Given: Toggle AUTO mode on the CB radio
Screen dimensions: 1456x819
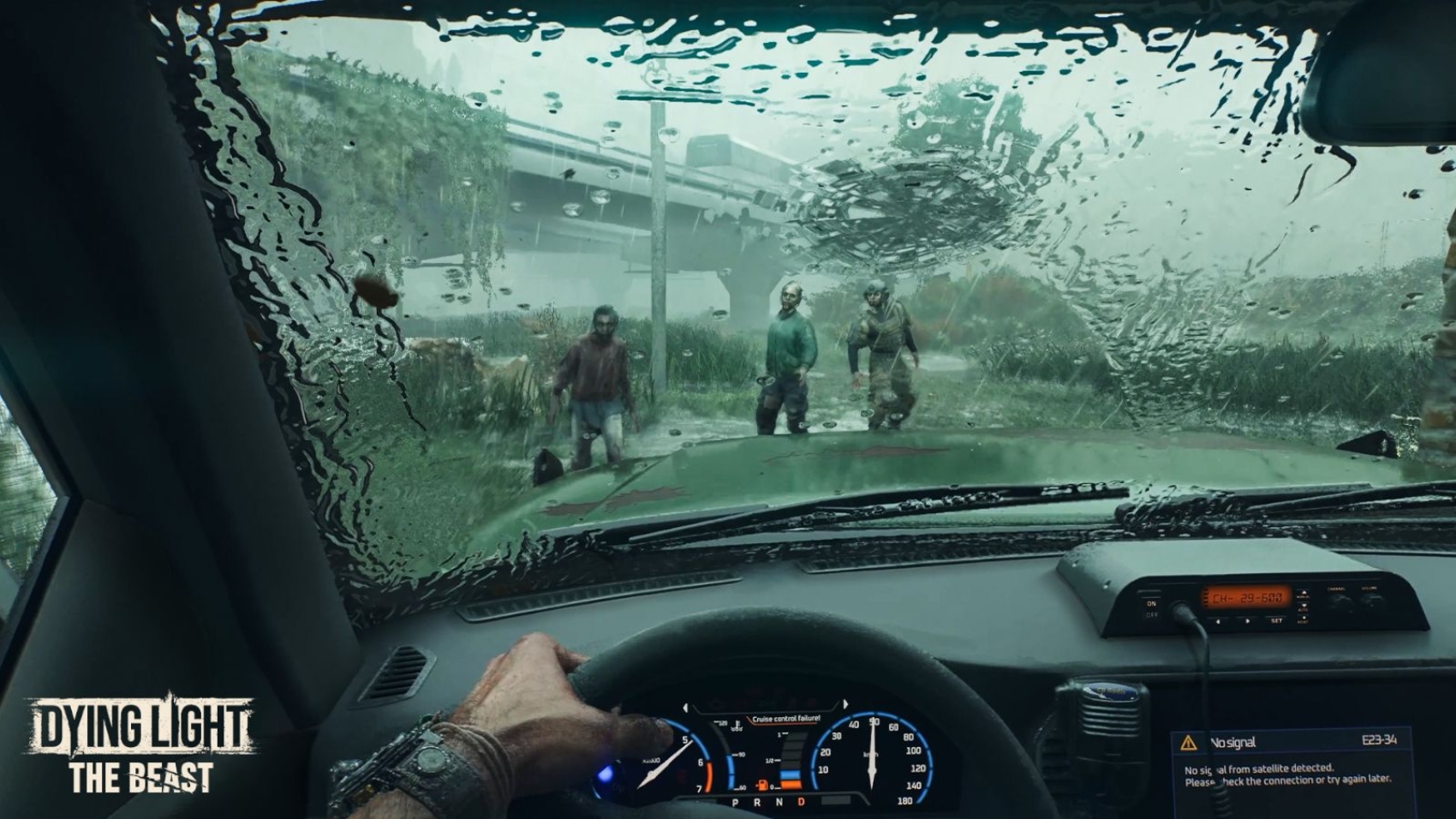Looking at the screenshot, I should (1304, 607).
